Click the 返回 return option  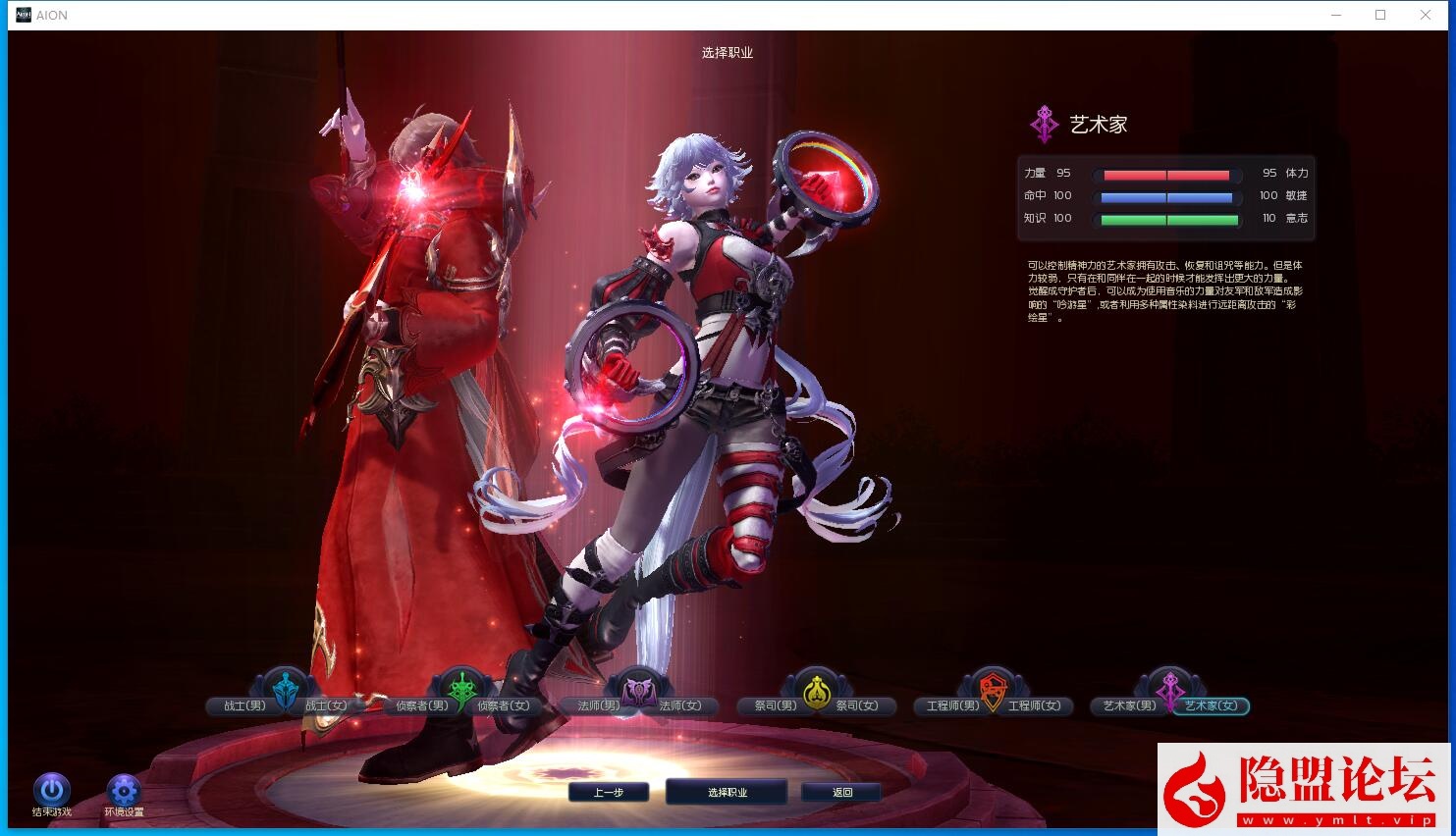pos(842,792)
